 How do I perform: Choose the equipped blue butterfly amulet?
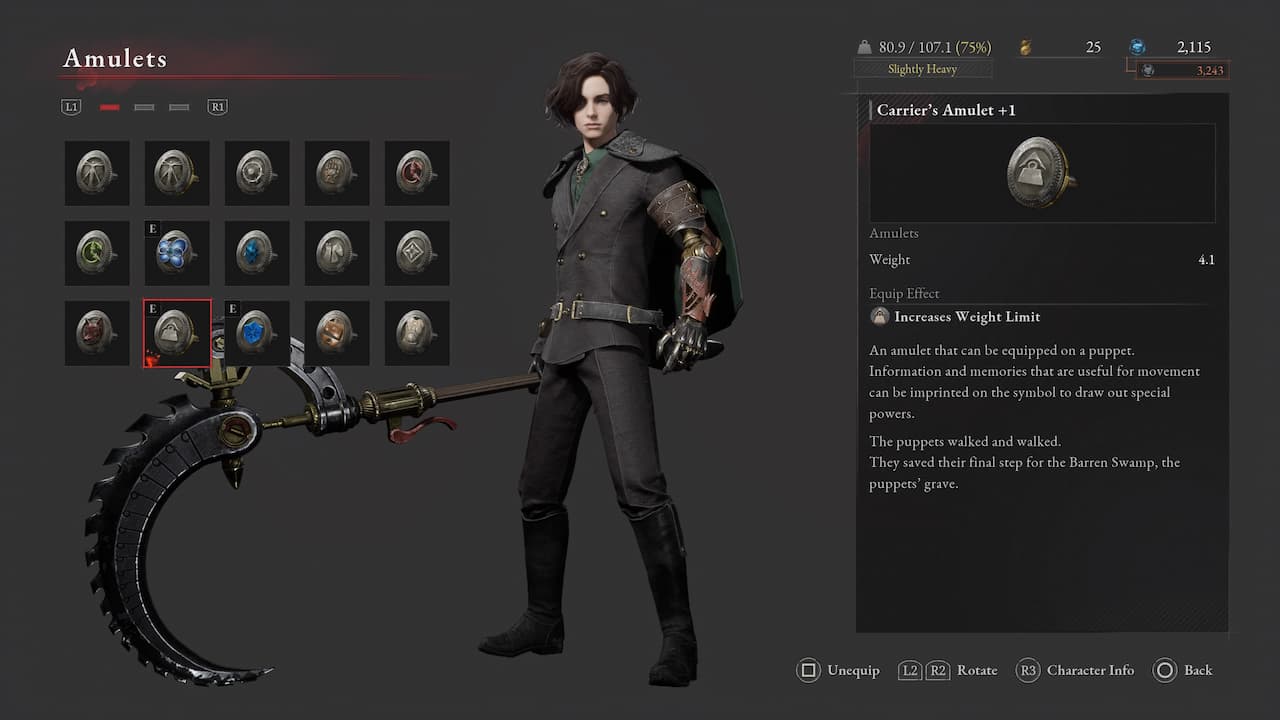click(x=177, y=253)
